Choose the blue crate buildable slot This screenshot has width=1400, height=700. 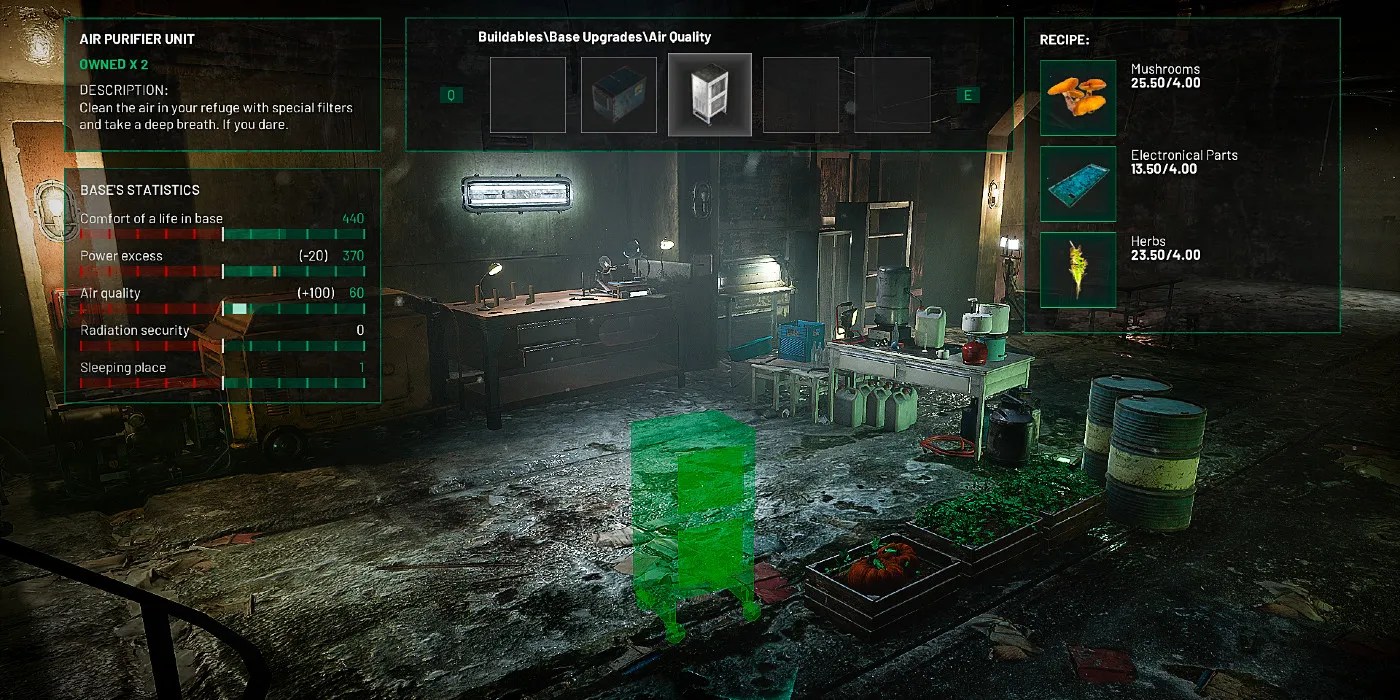[618, 95]
